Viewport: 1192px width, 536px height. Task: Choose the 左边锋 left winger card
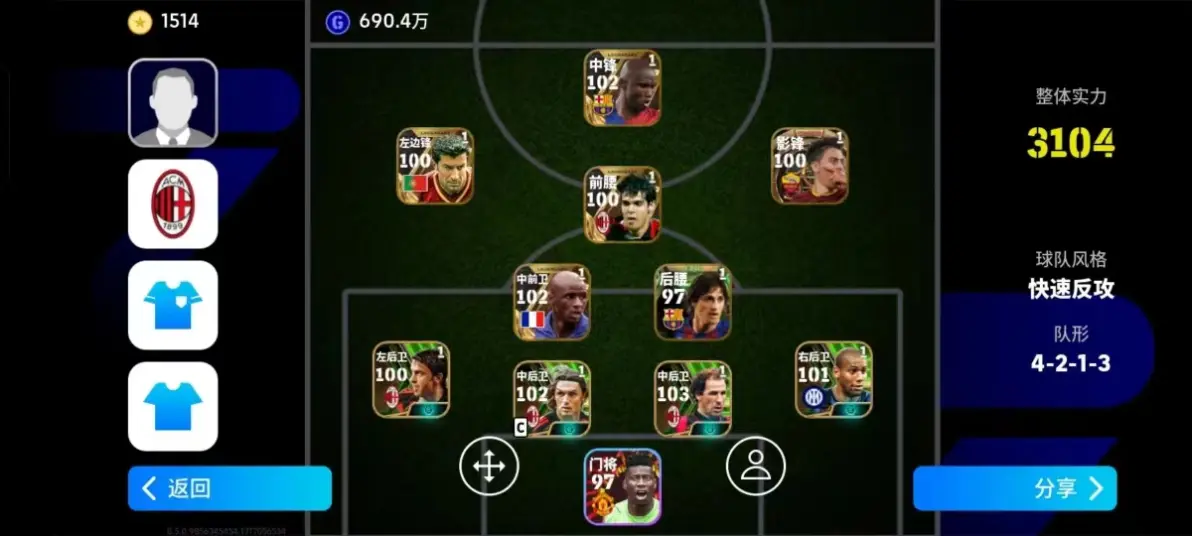click(x=435, y=166)
